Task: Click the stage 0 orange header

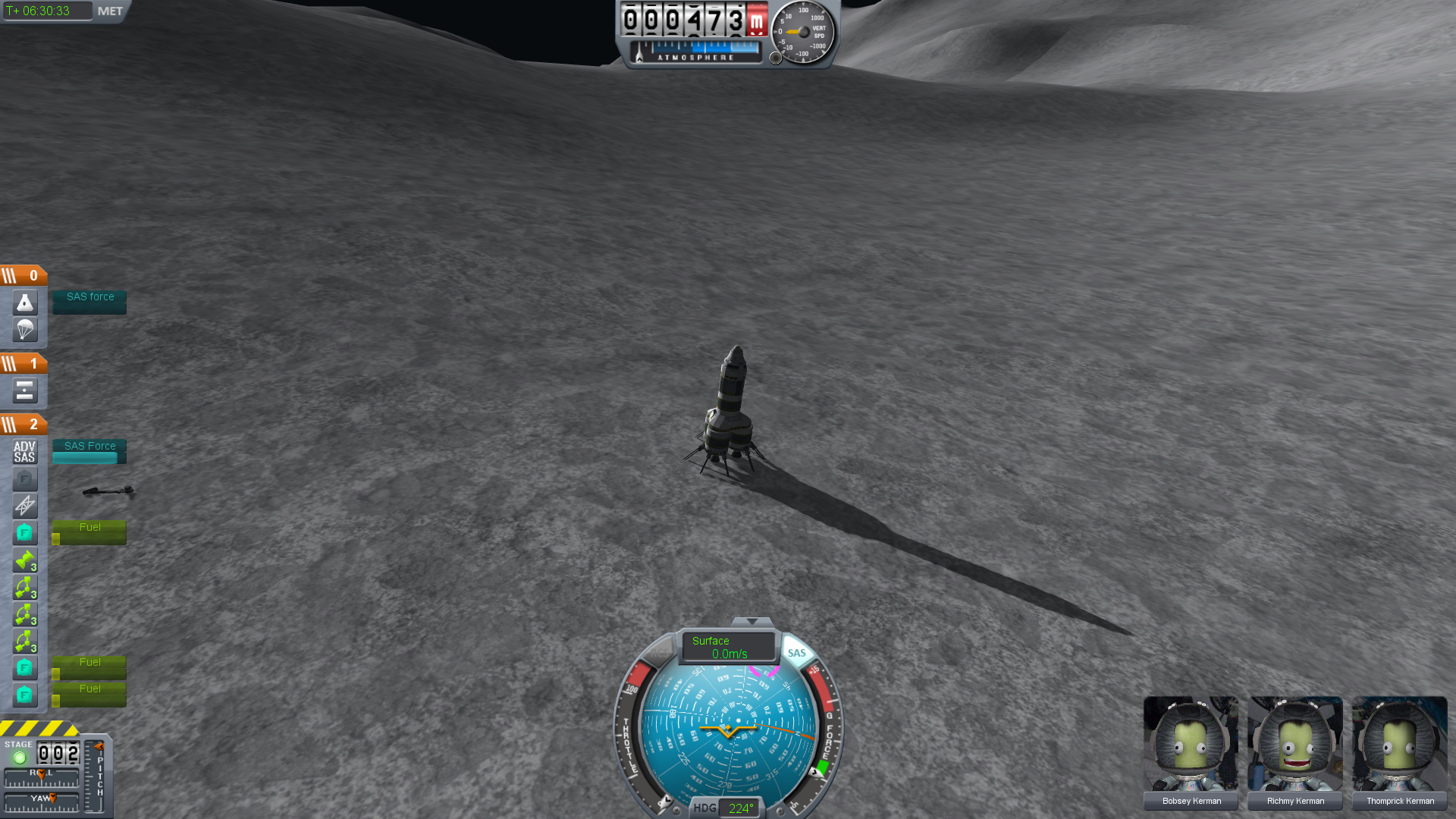Action: coord(24,275)
